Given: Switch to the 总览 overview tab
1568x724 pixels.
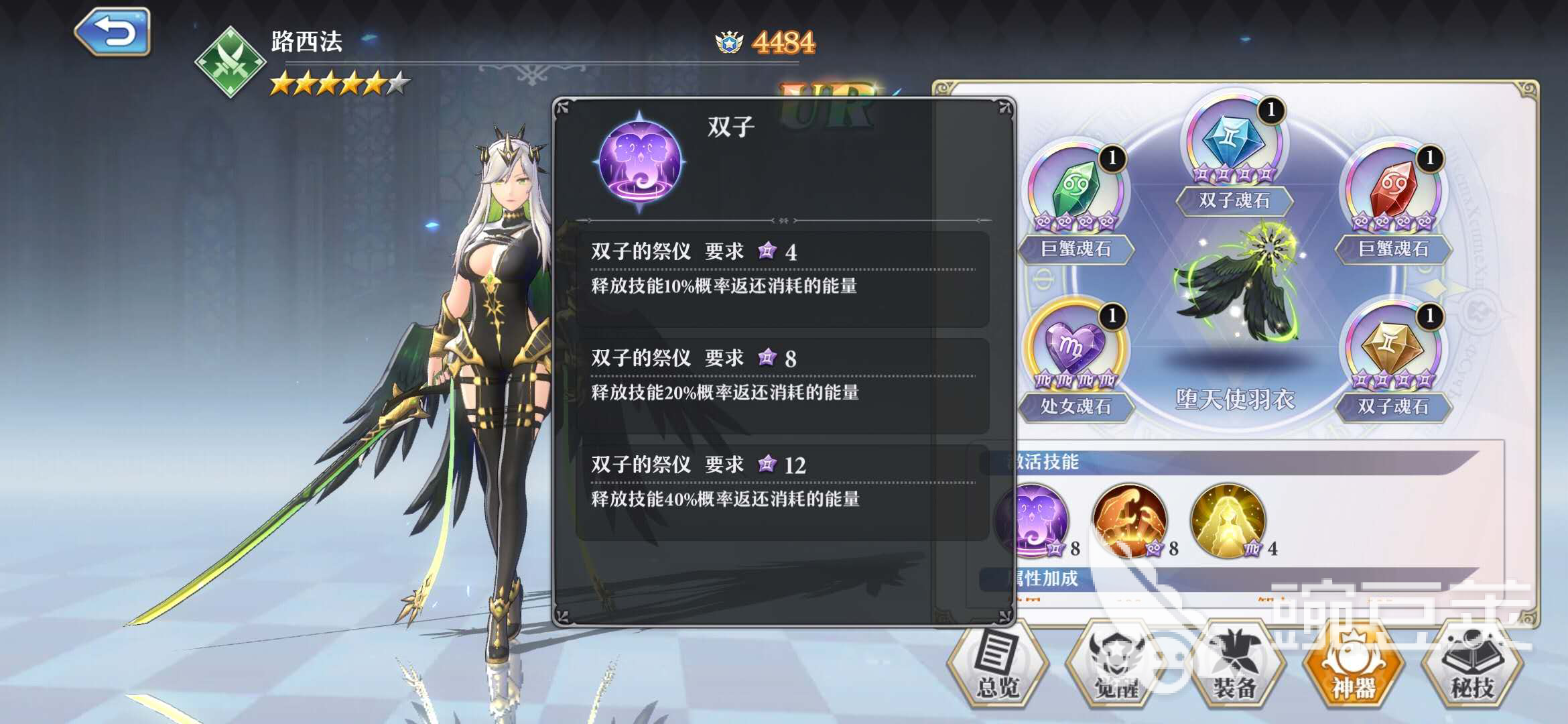Looking at the screenshot, I should 998,665.
